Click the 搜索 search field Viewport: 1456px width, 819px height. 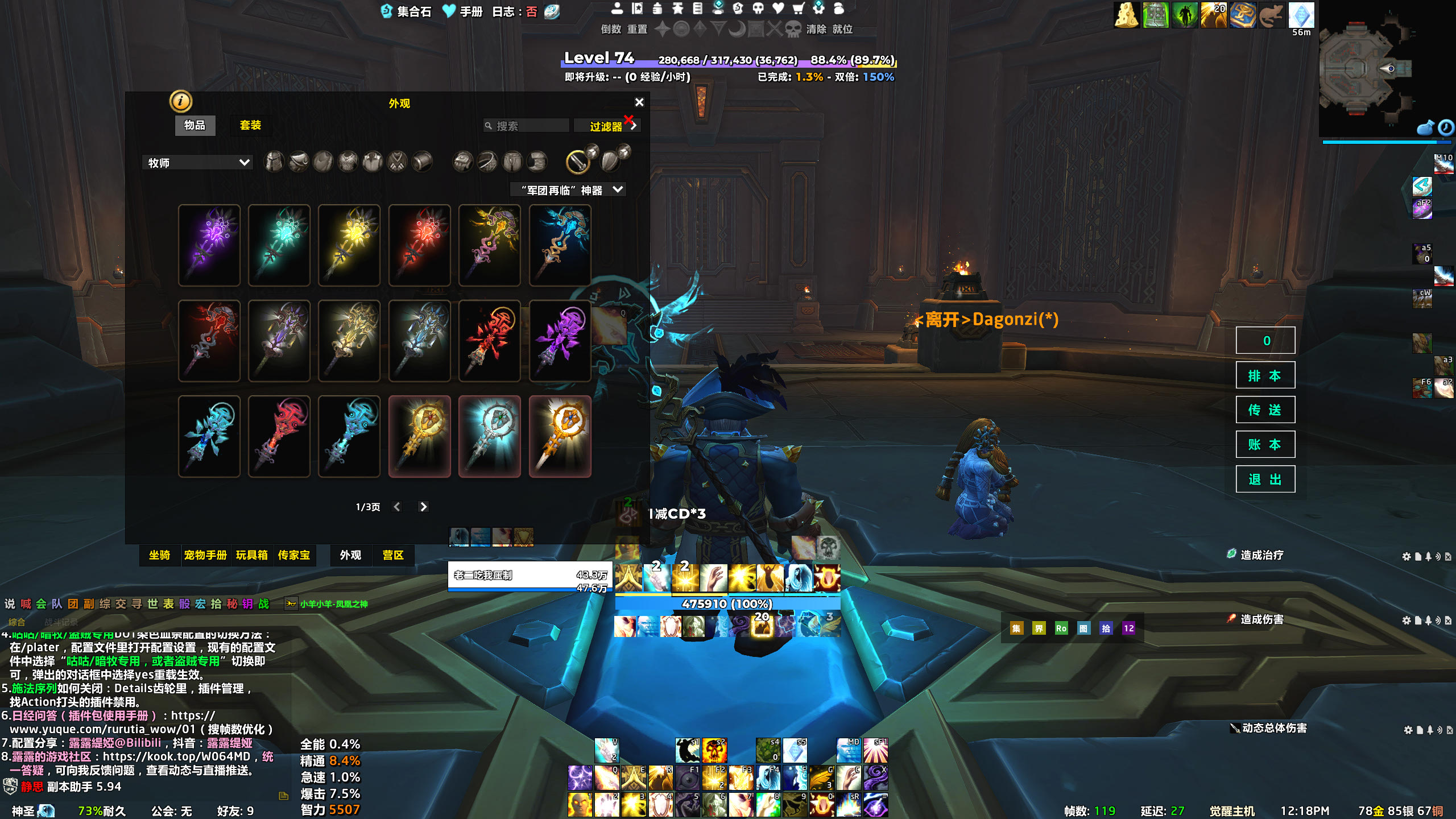[530, 126]
